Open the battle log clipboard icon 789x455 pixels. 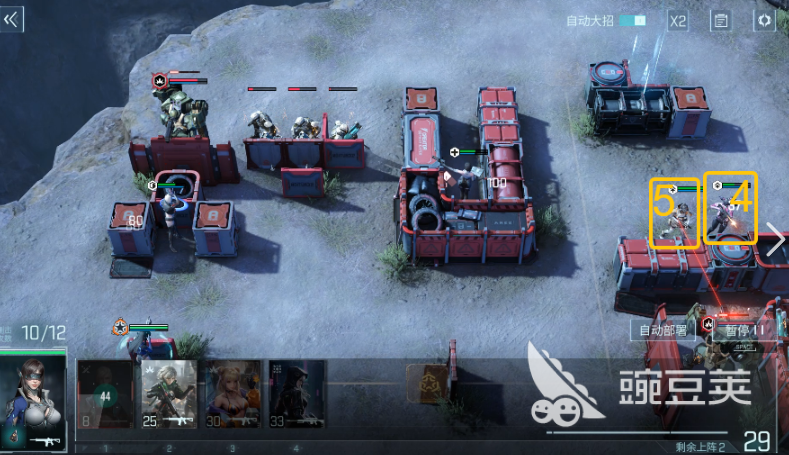point(720,20)
